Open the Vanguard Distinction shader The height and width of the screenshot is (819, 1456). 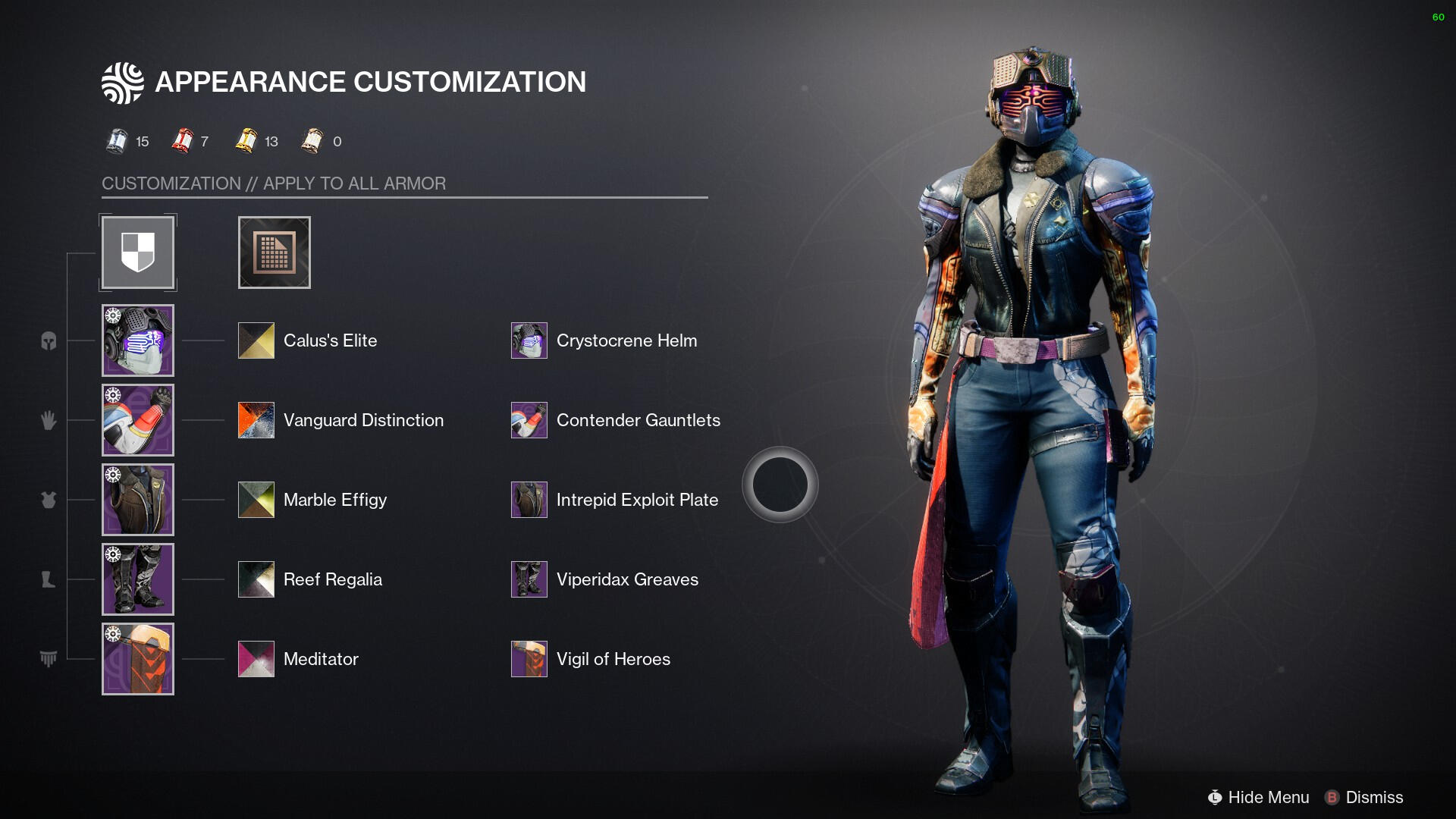click(256, 420)
